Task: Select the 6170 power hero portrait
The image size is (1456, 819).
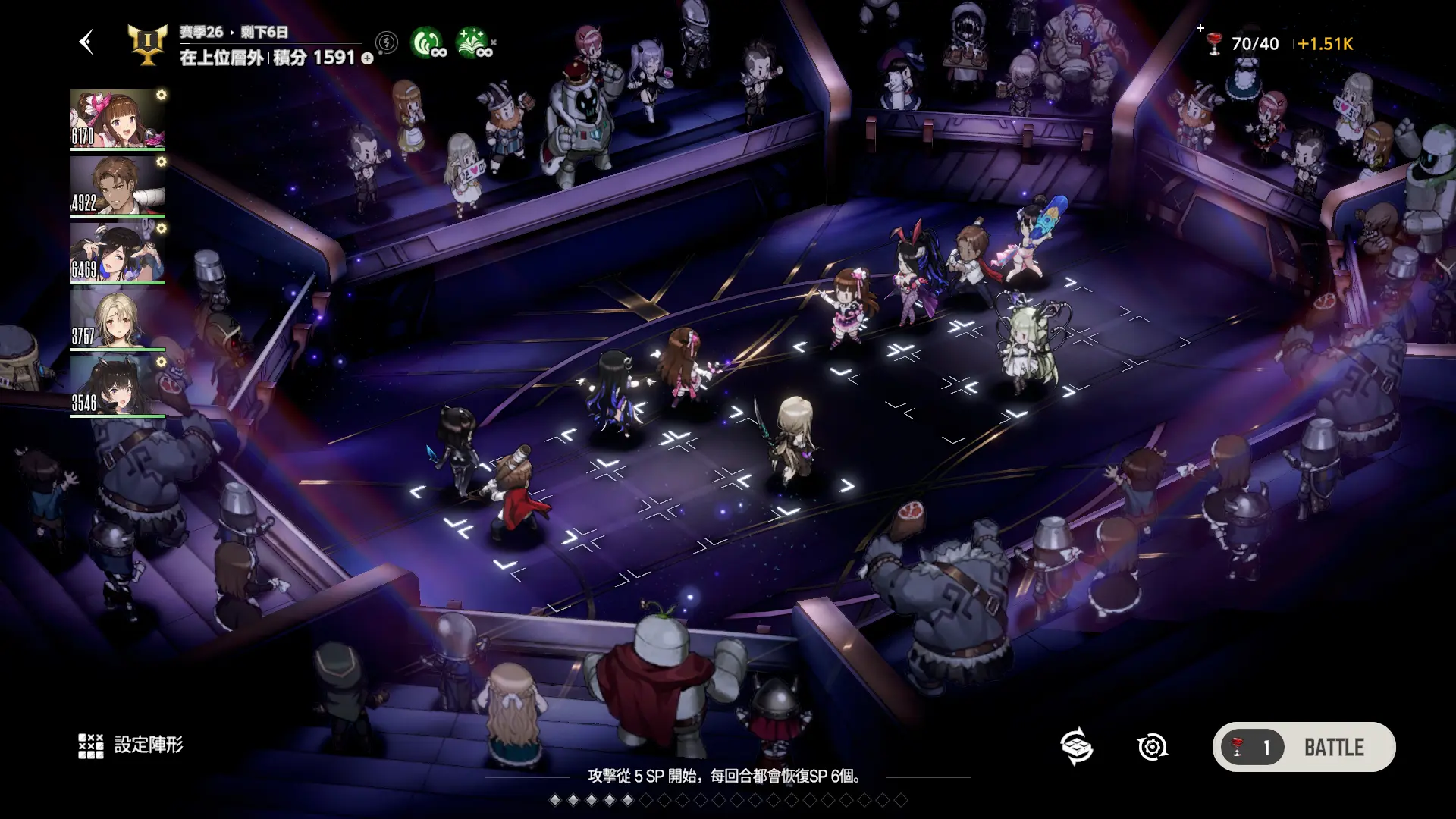Action: click(x=118, y=119)
